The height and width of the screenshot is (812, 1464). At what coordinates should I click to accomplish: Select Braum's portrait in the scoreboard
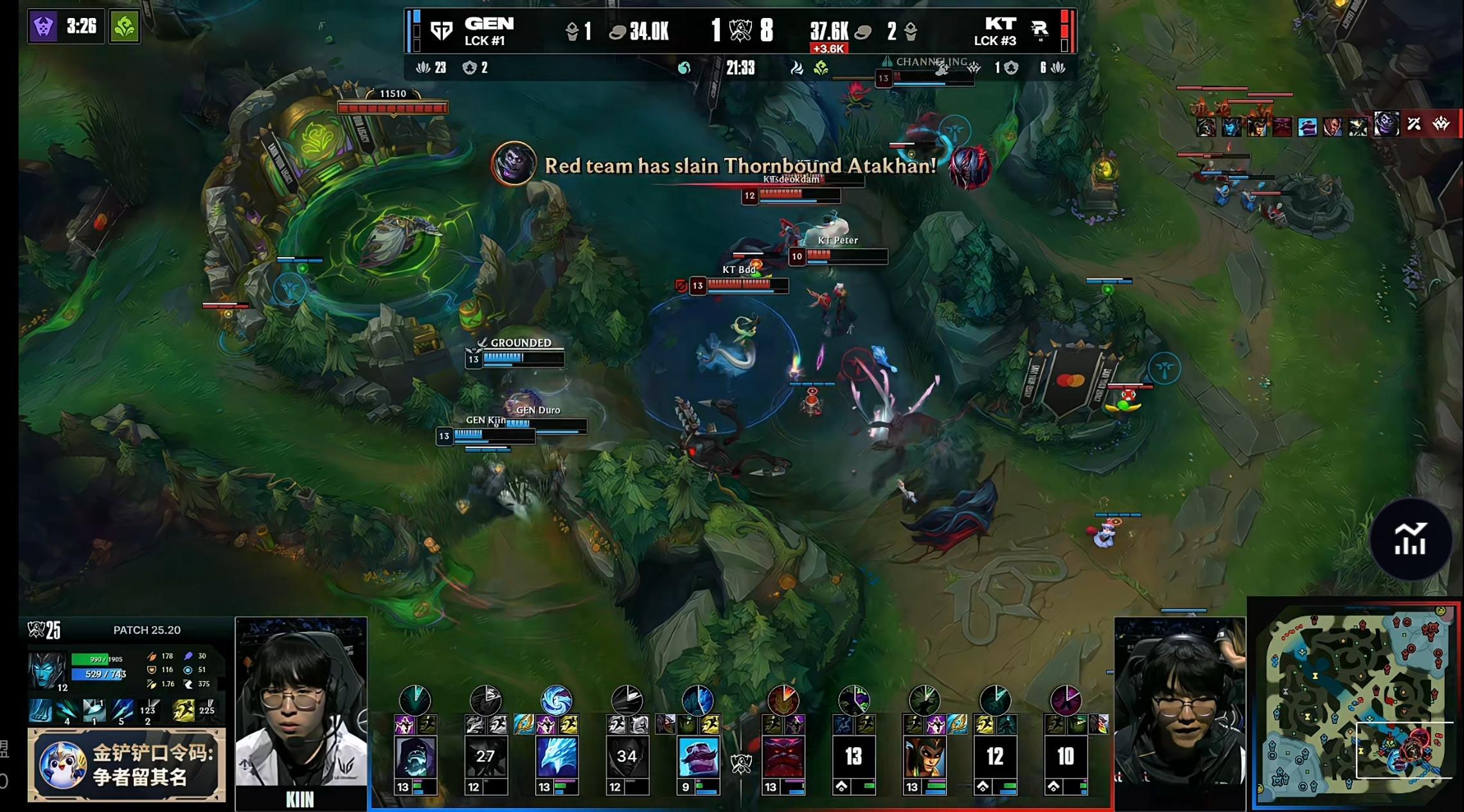pyautogui.click(x=698, y=757)
